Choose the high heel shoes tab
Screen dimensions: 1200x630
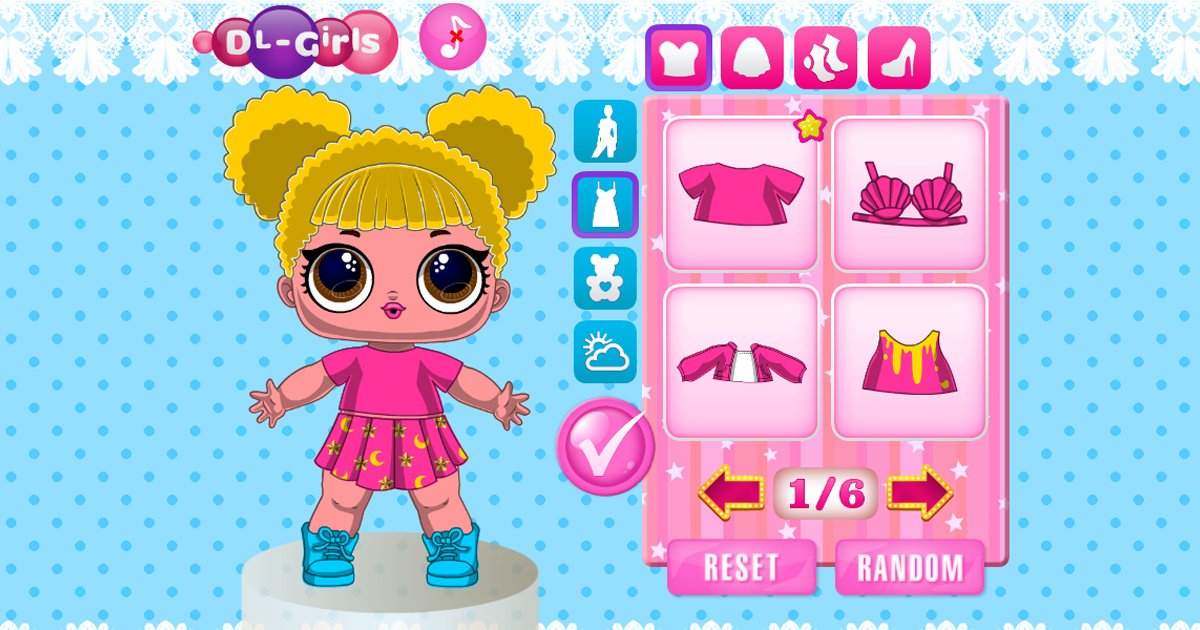(899, 57)
